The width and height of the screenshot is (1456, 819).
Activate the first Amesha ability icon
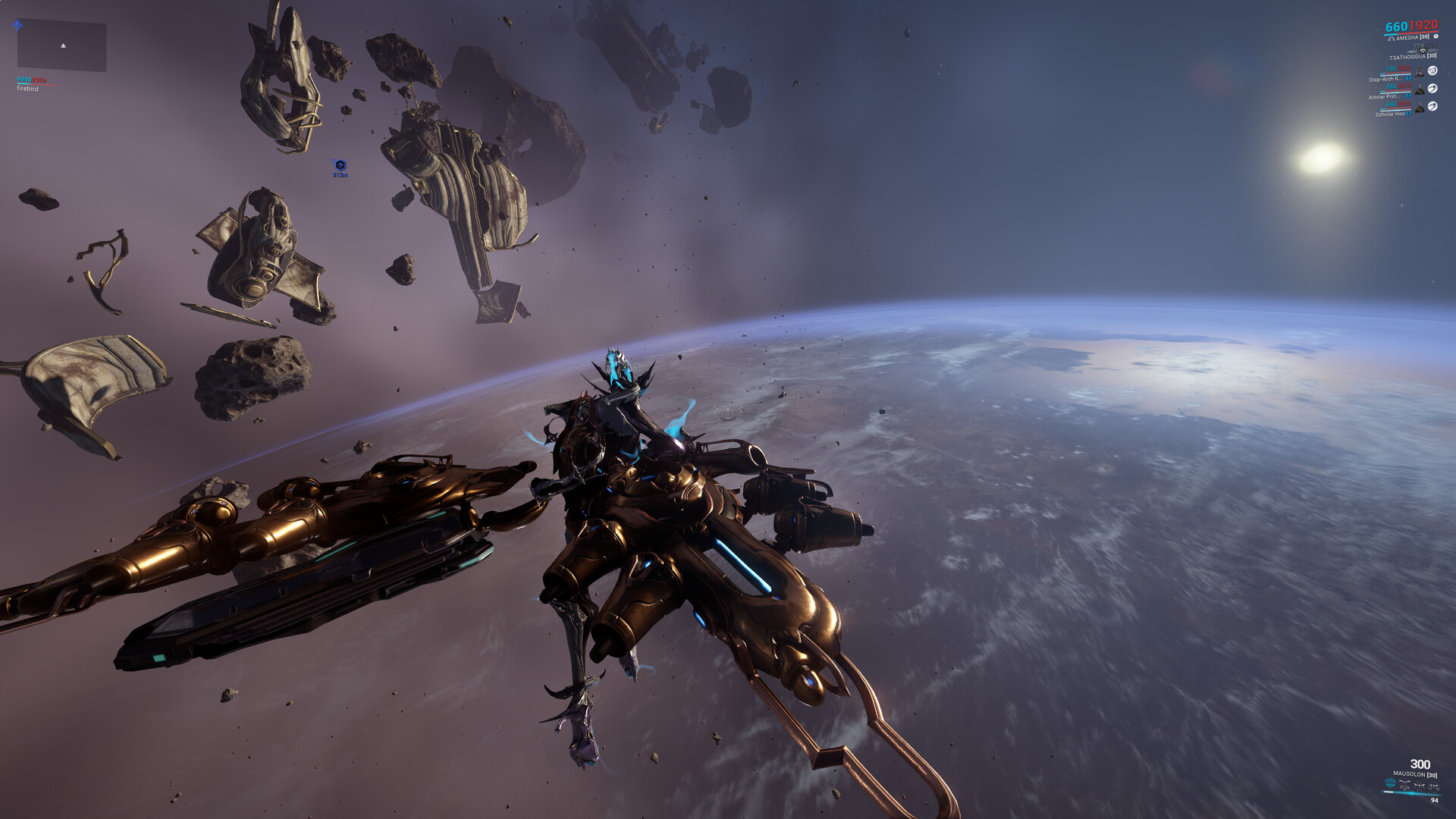pyautogui.click(x=1390, y=784)
